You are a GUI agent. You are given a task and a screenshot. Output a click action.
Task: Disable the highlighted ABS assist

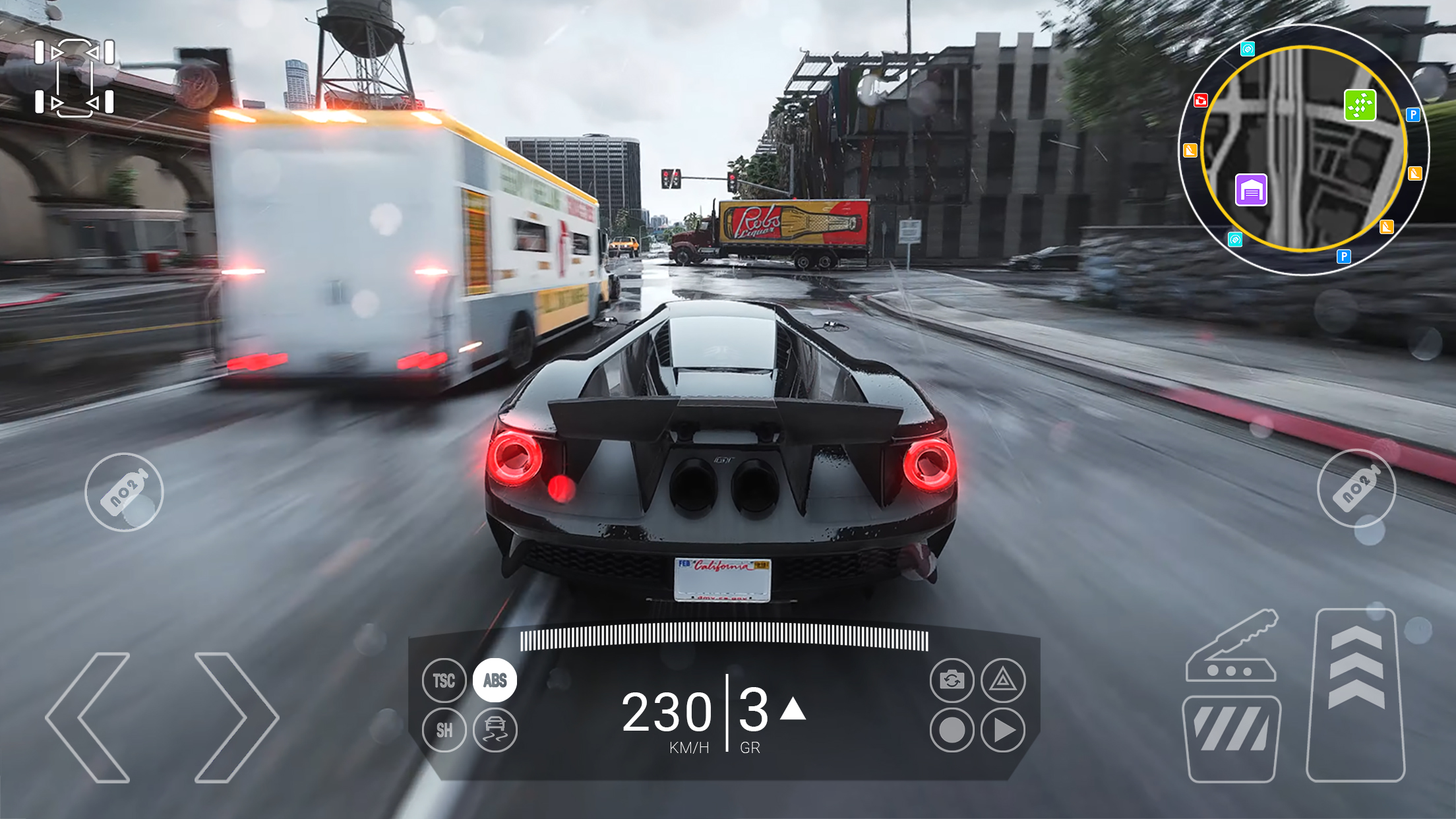click(x=494, y=680)
